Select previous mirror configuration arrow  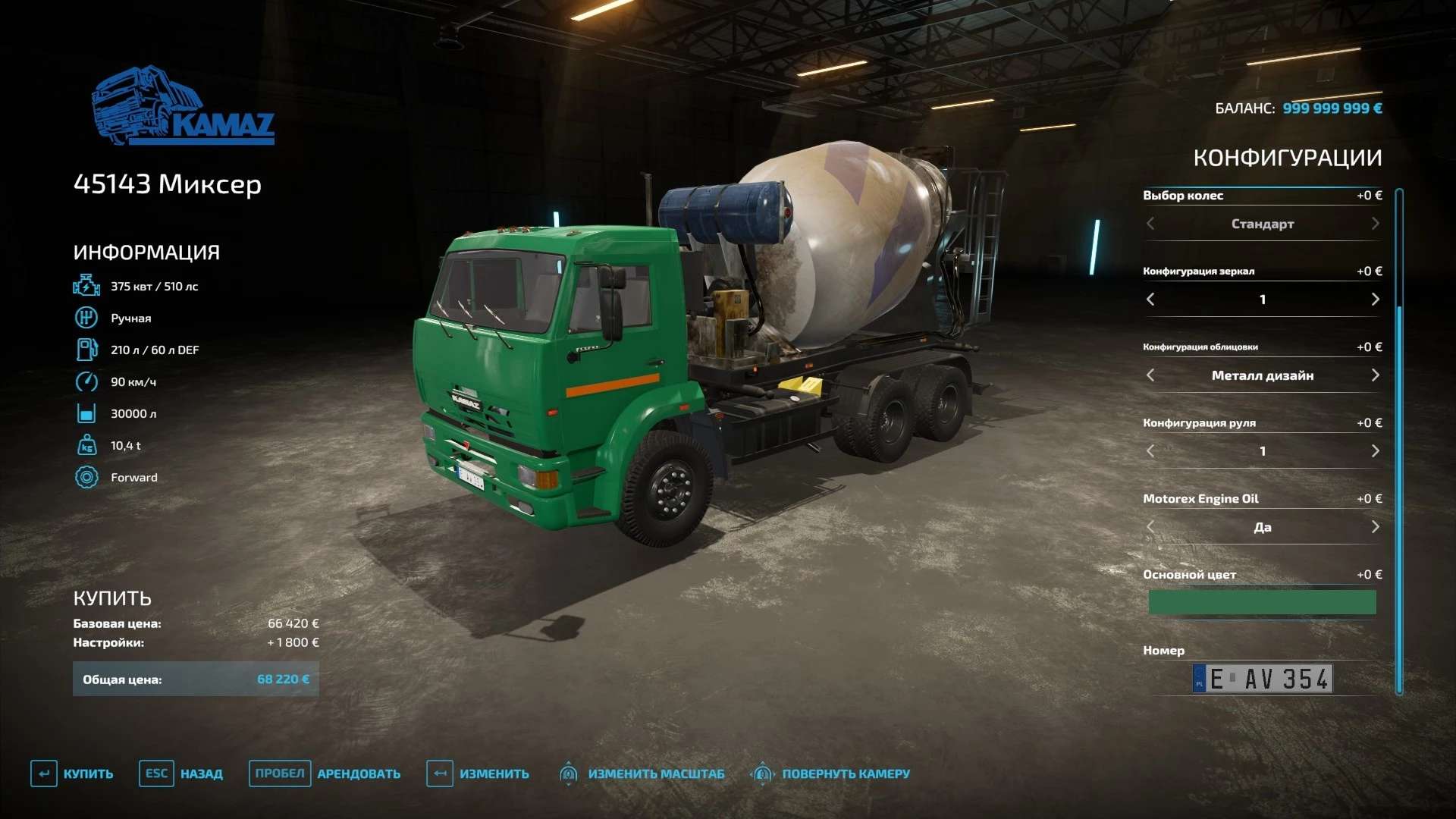pyautogui.click(x=1150, y=300)
